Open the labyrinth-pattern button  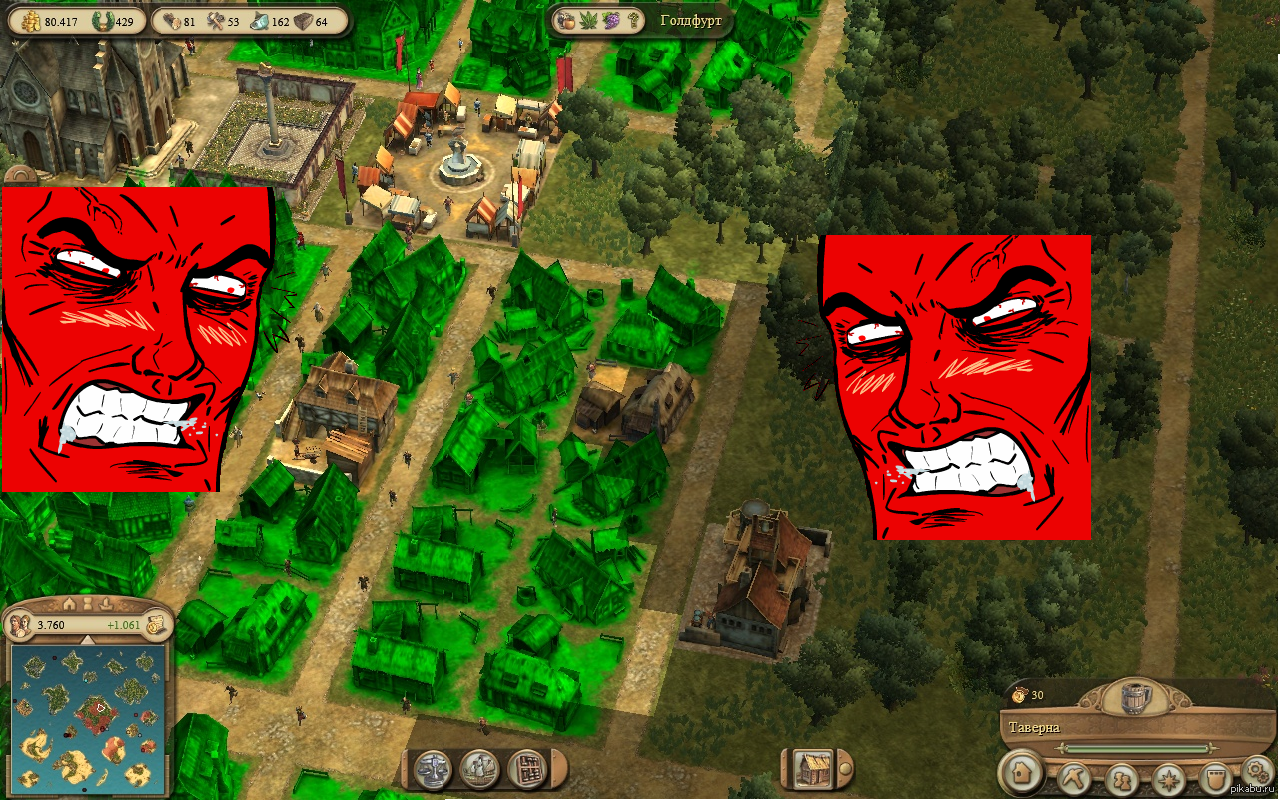tap(526, 768)
